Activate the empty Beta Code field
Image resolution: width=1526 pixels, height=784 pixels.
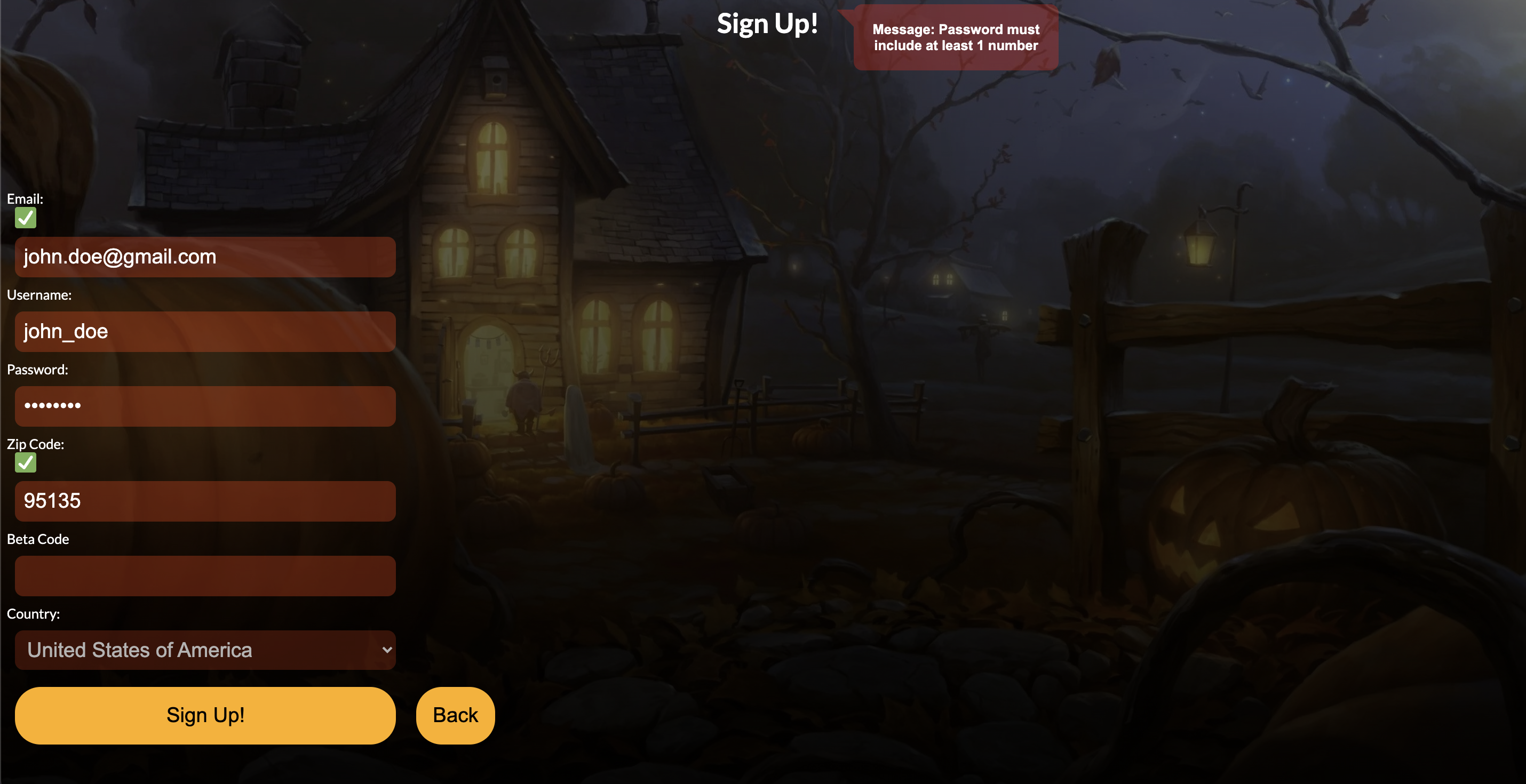[205, 575]
